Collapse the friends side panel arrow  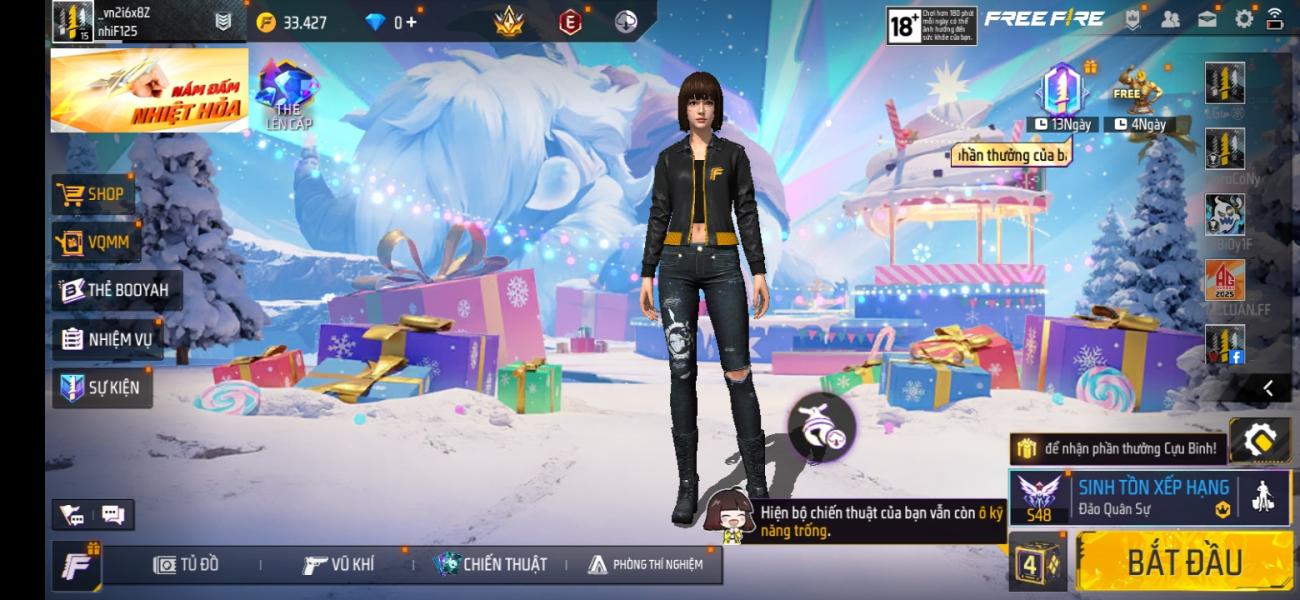1268,388
